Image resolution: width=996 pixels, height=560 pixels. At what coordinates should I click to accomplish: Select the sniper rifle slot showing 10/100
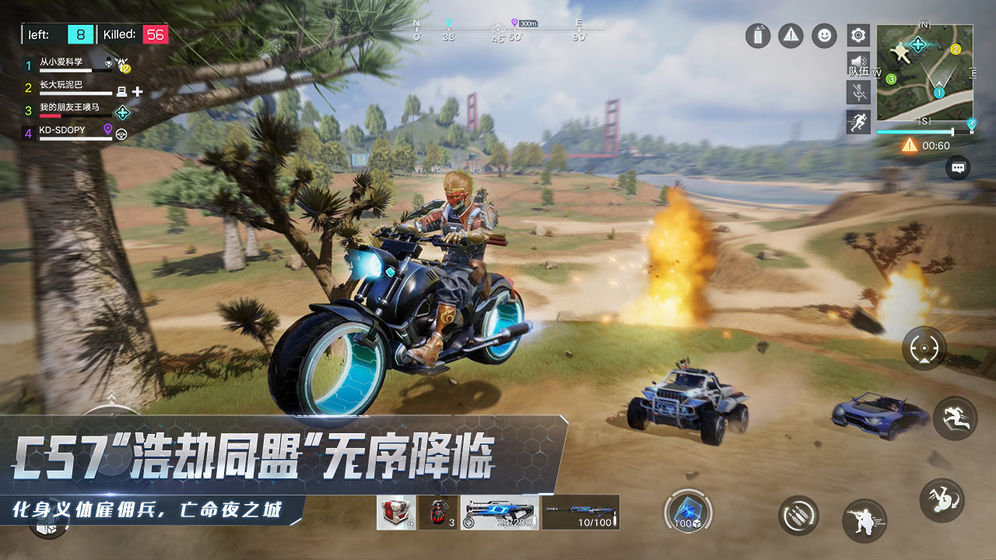[580, 512]
